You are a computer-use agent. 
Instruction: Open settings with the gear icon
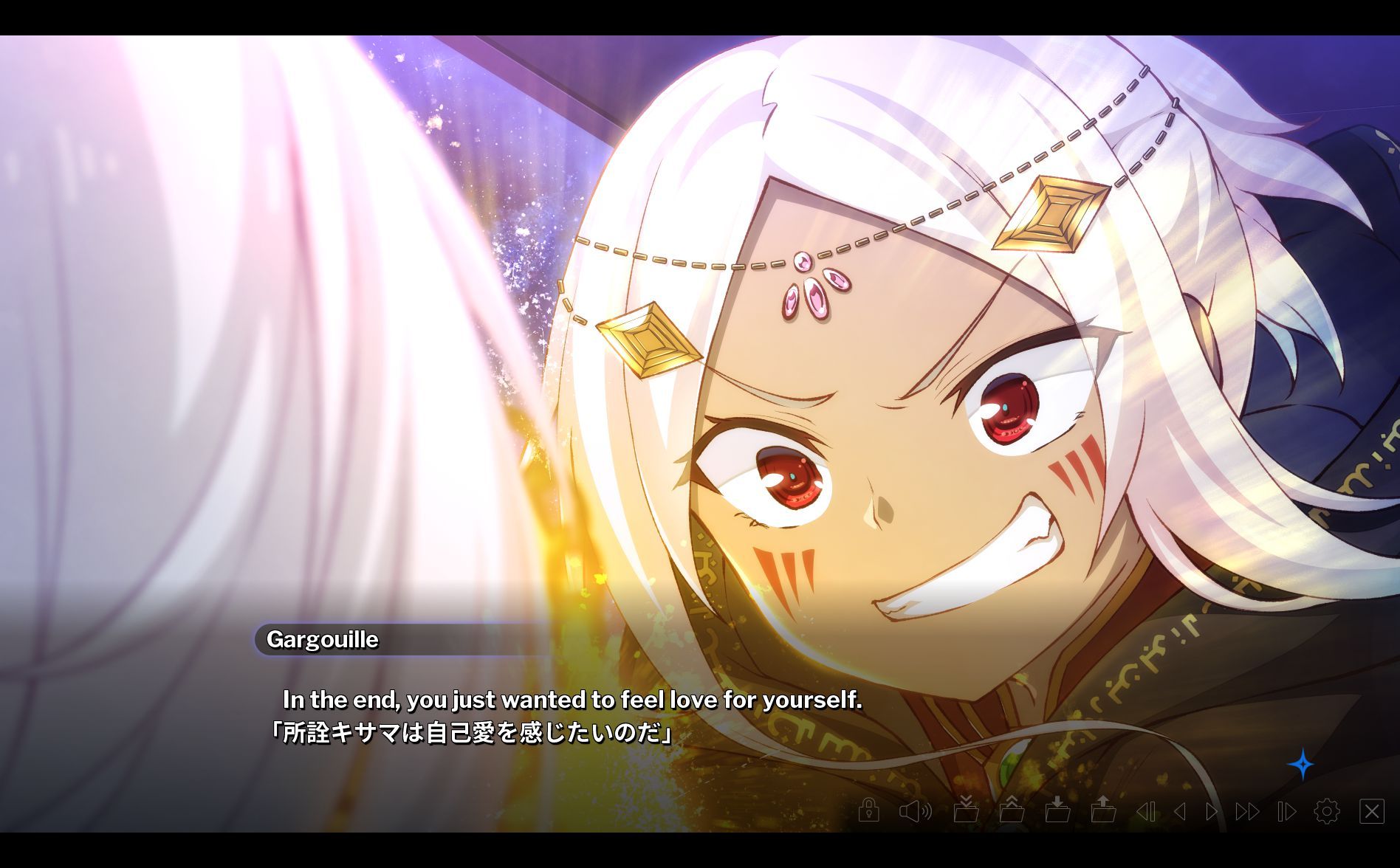[1327, 811]
